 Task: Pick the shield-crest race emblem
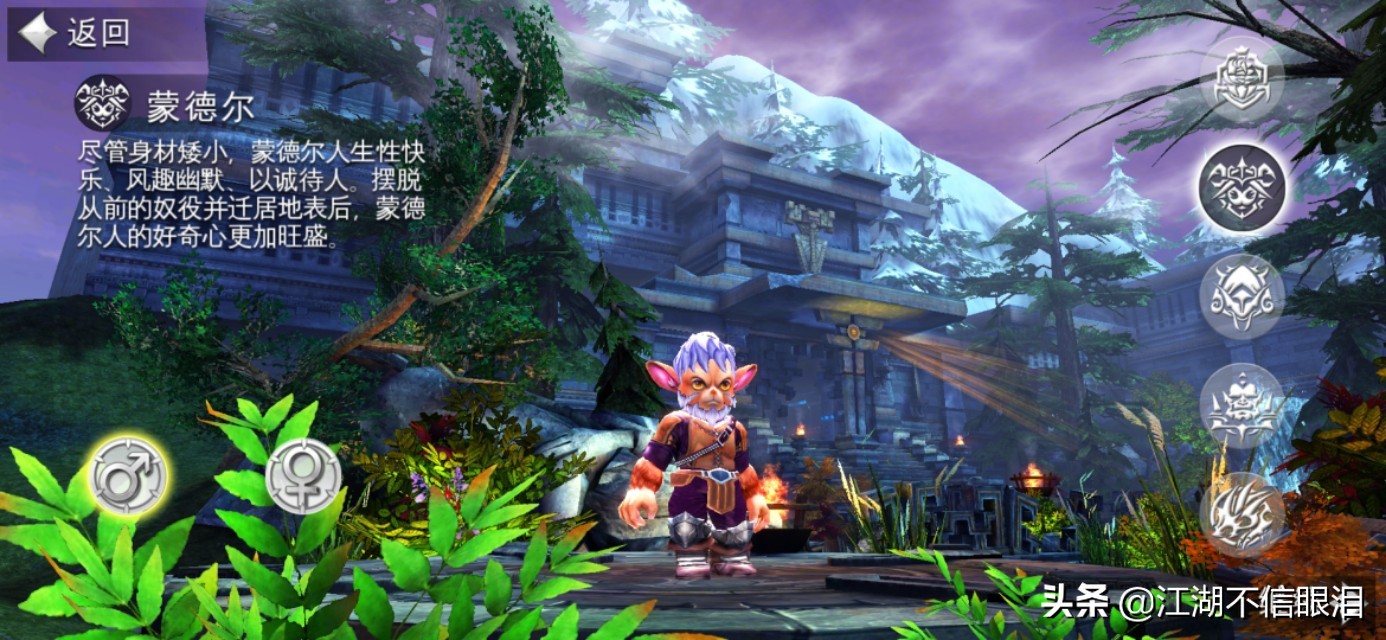(1242, 79)
